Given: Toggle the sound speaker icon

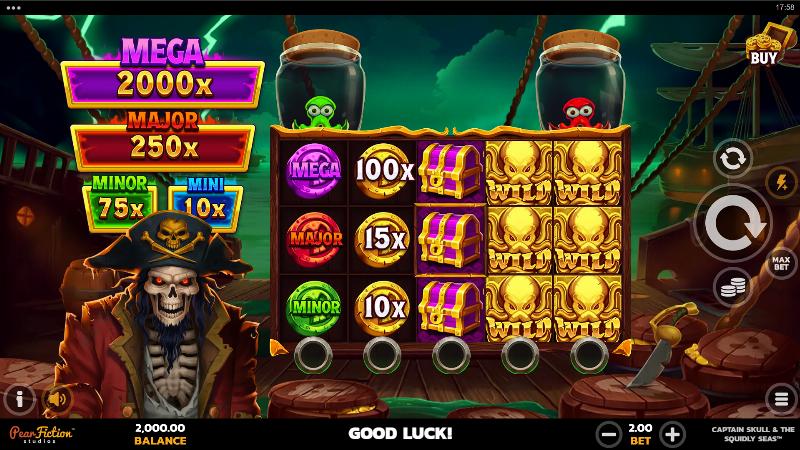Looking at the screenshot, I should tap(57, 399).
